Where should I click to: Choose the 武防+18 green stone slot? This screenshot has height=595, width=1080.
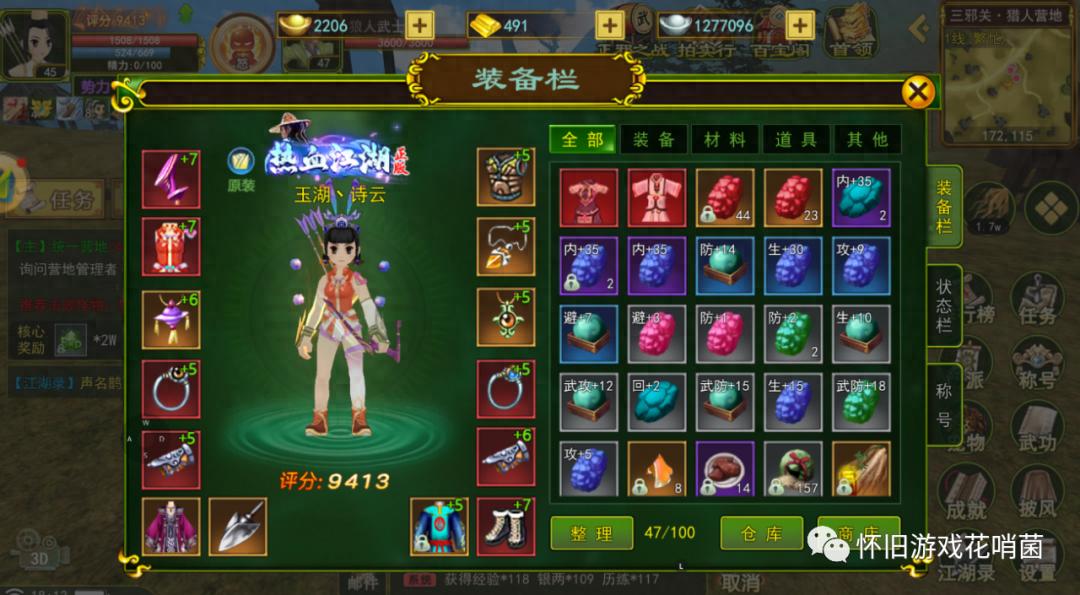[x=861, y=401]
